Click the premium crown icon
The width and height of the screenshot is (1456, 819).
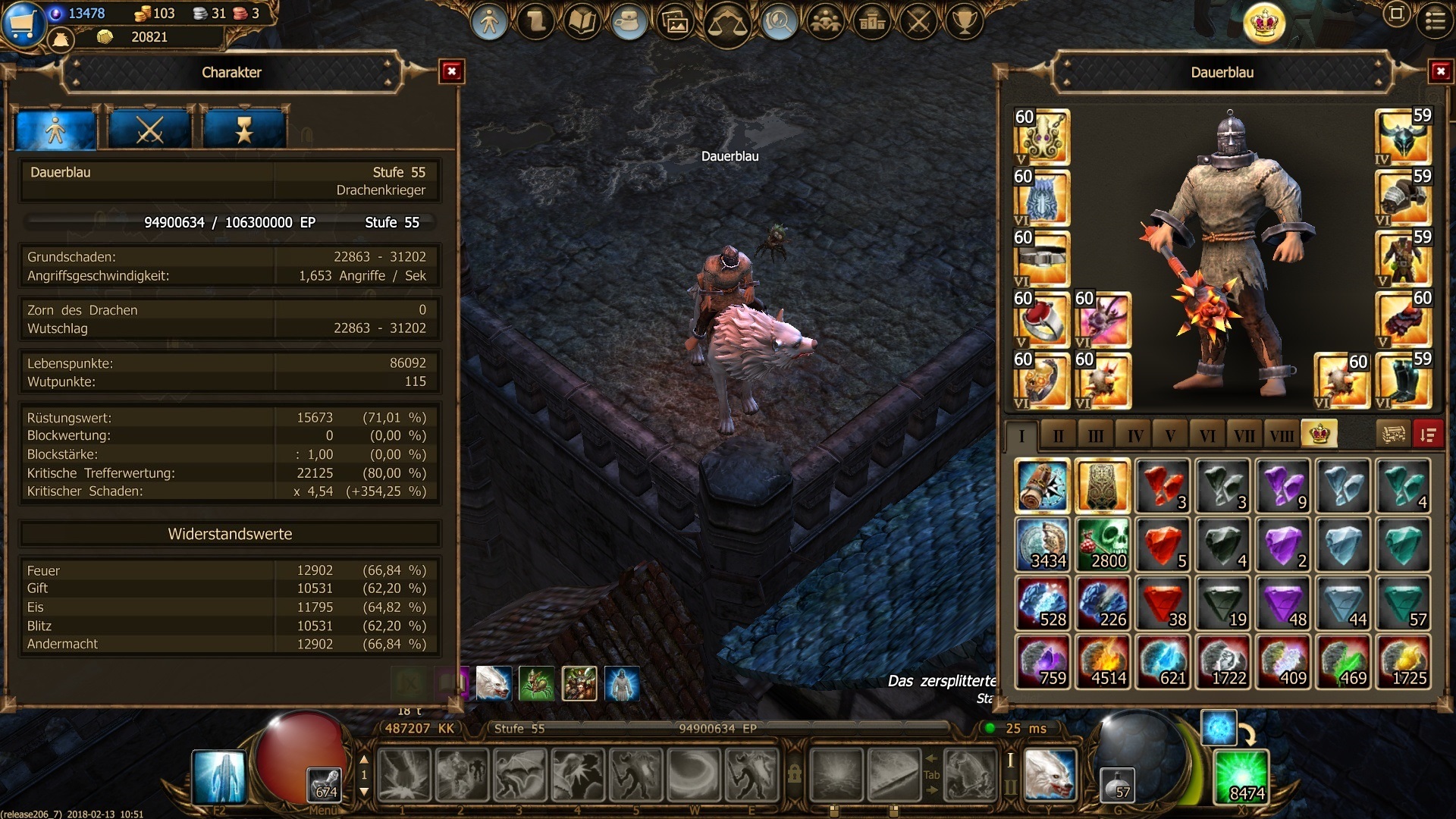1264,23
